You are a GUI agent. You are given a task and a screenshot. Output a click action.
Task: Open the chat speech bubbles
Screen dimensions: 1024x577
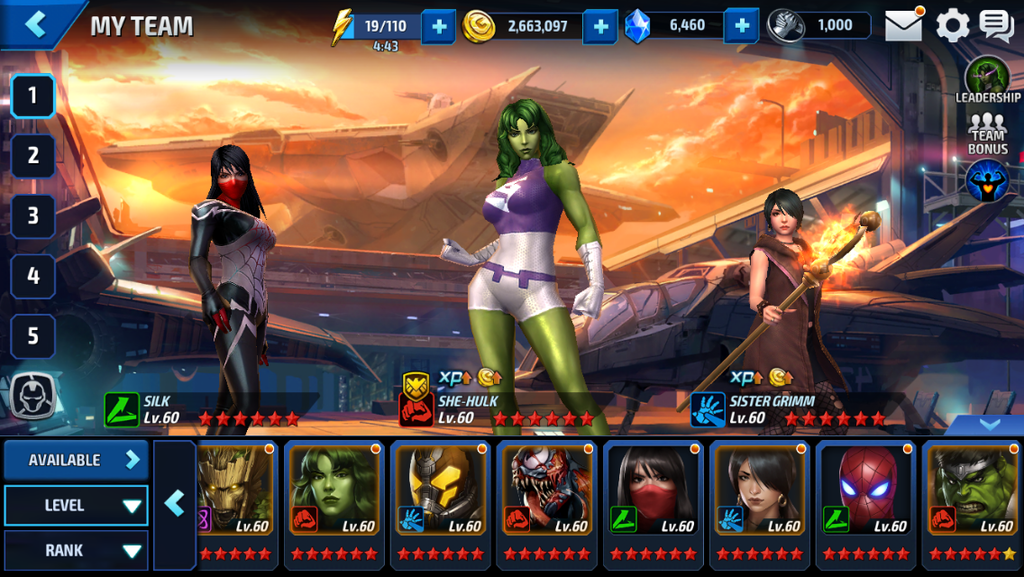[996, 26]
